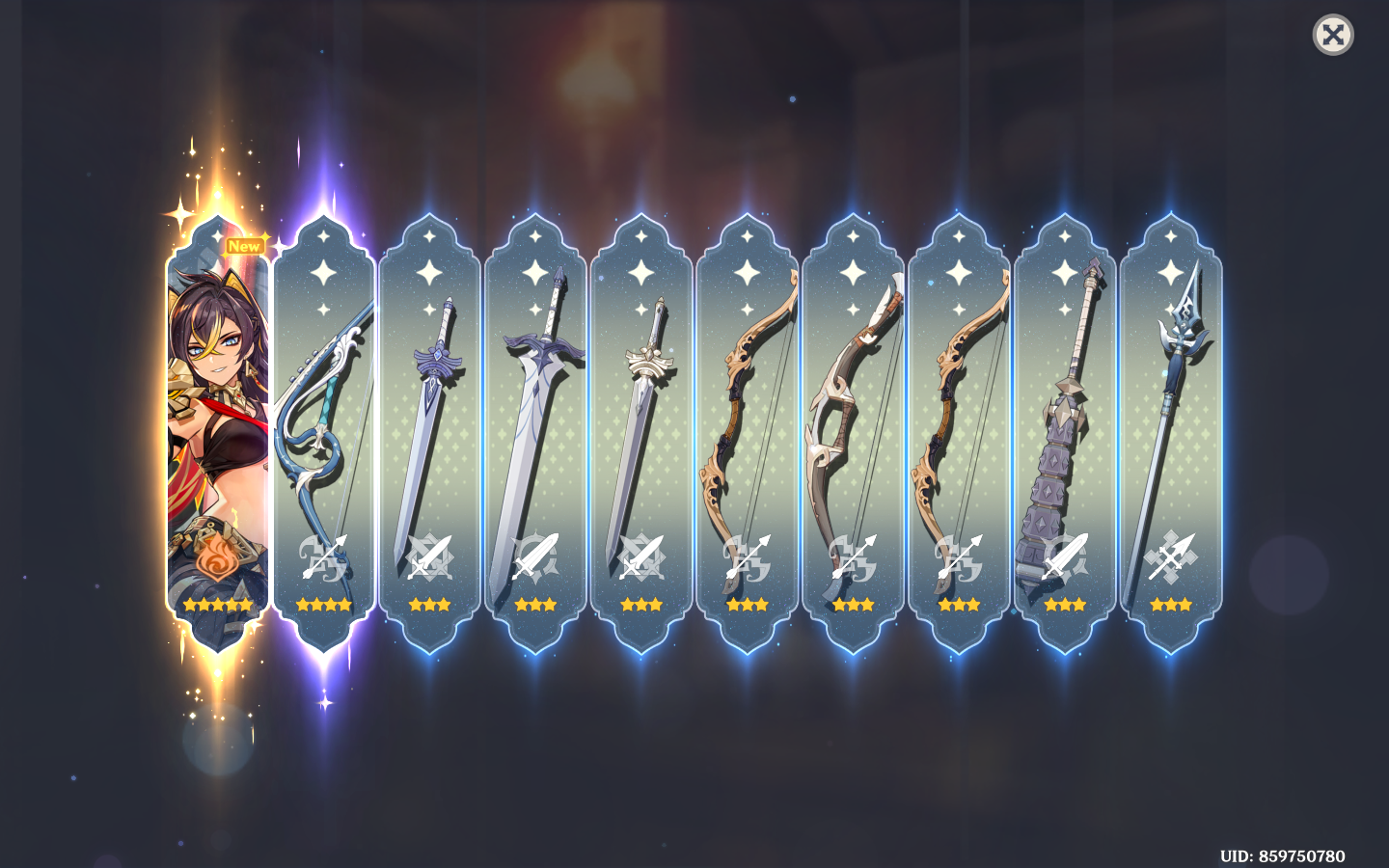Screen dimensions: 1389x868
Task: Select the blue 4-star bow card
Action: pyautogui.click(x=323, y=424)
